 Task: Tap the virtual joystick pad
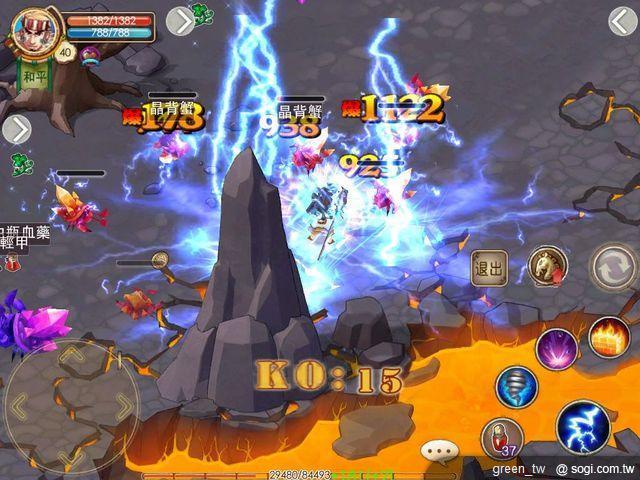[x=70, y=406]
